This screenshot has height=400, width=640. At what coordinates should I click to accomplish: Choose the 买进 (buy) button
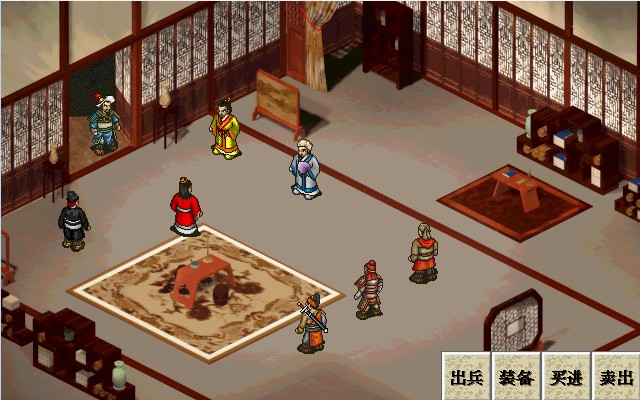coord(566,377)
